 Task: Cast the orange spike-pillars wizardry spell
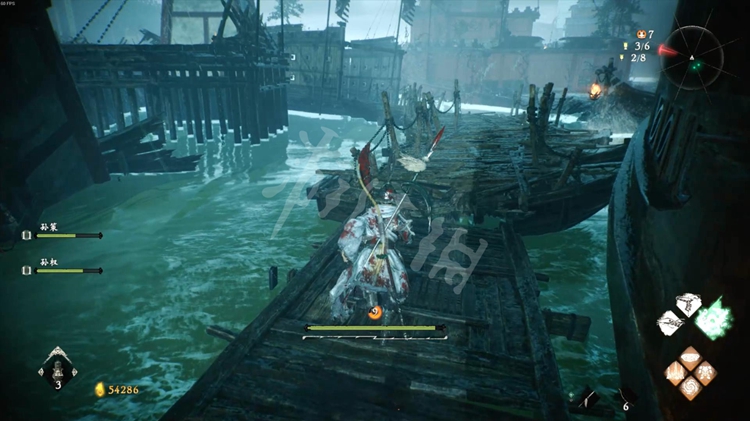click(676, 373)
